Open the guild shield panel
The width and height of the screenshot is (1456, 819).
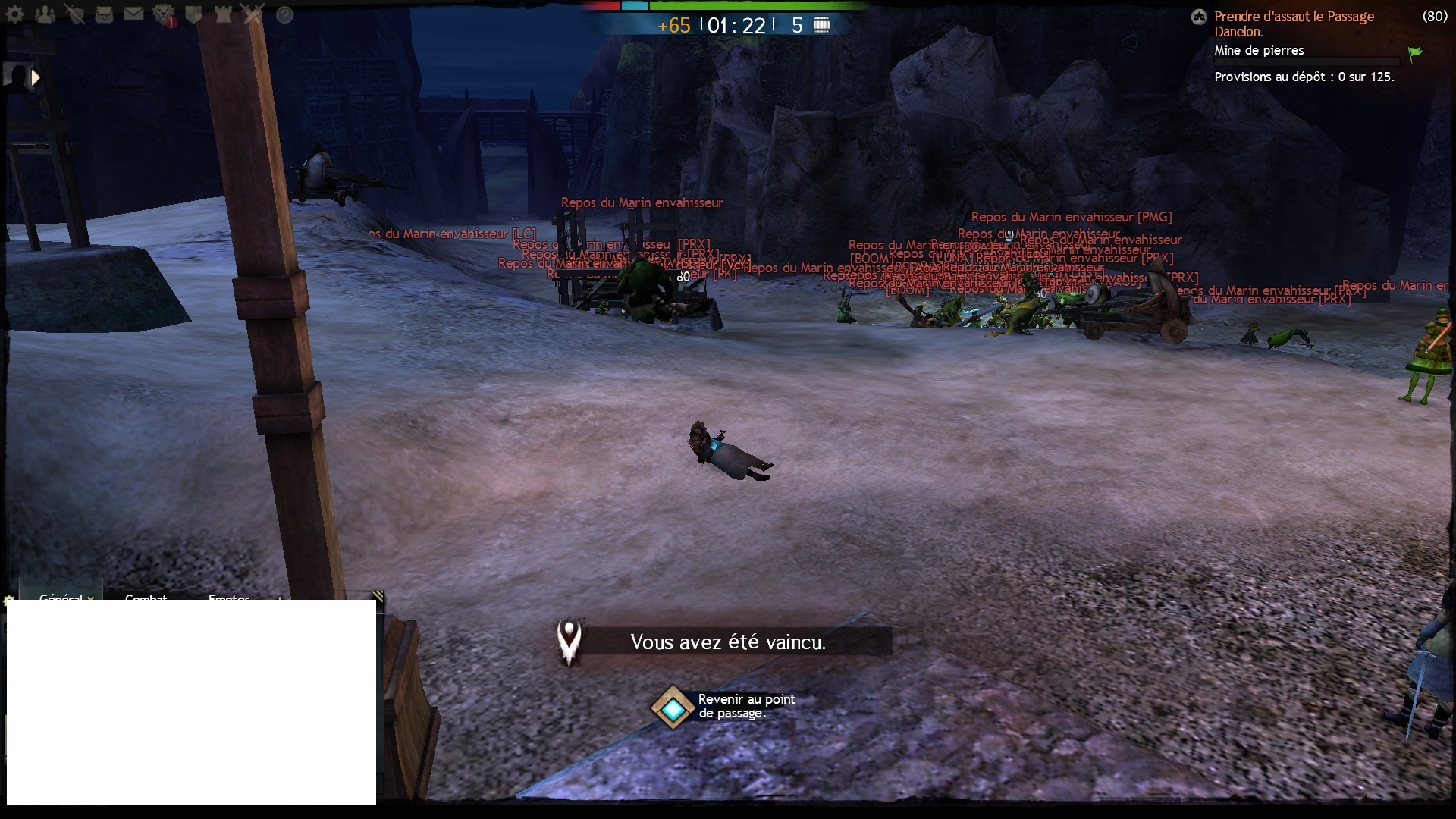193,14
